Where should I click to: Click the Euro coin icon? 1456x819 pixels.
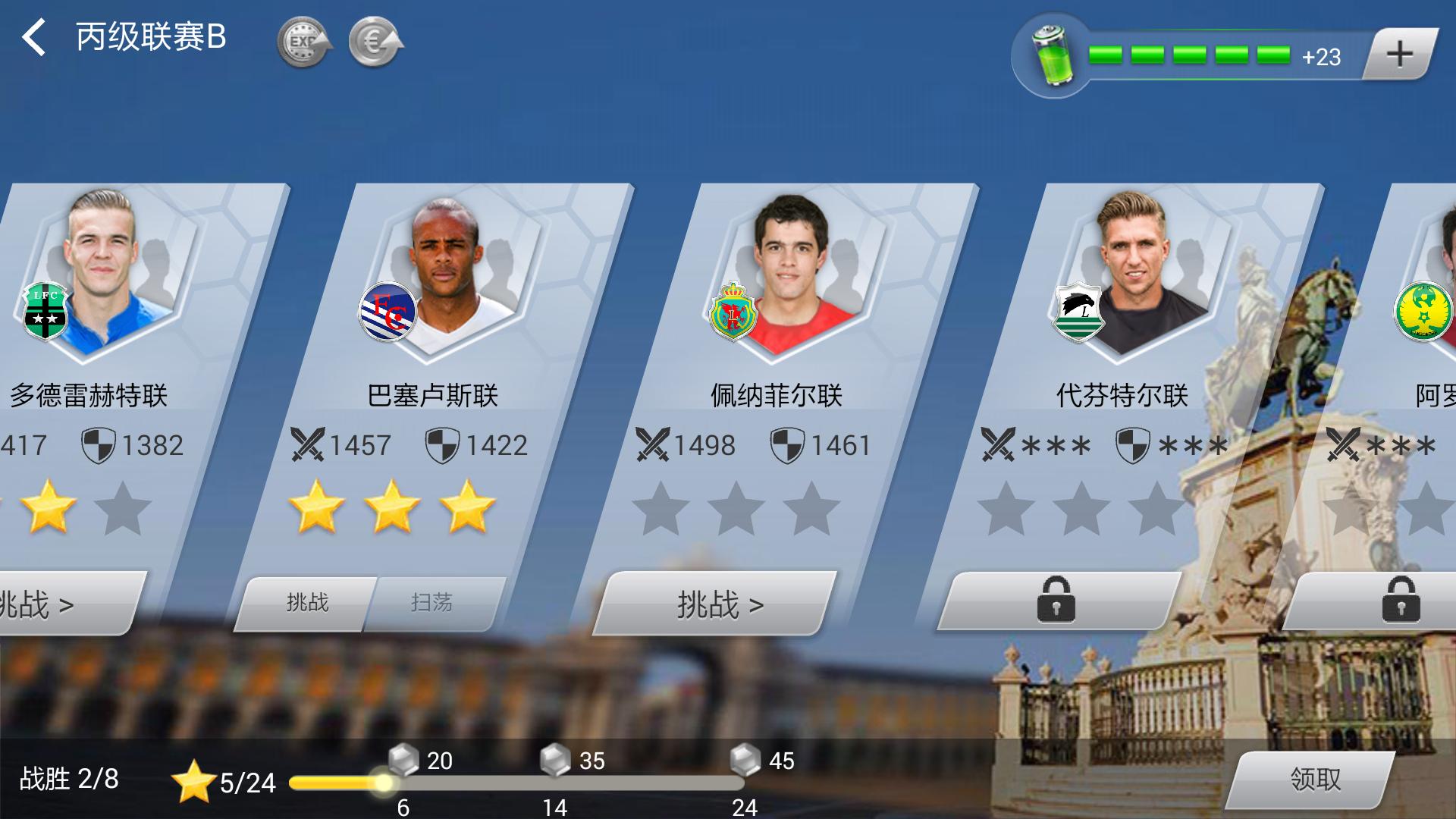coord(375,43)
